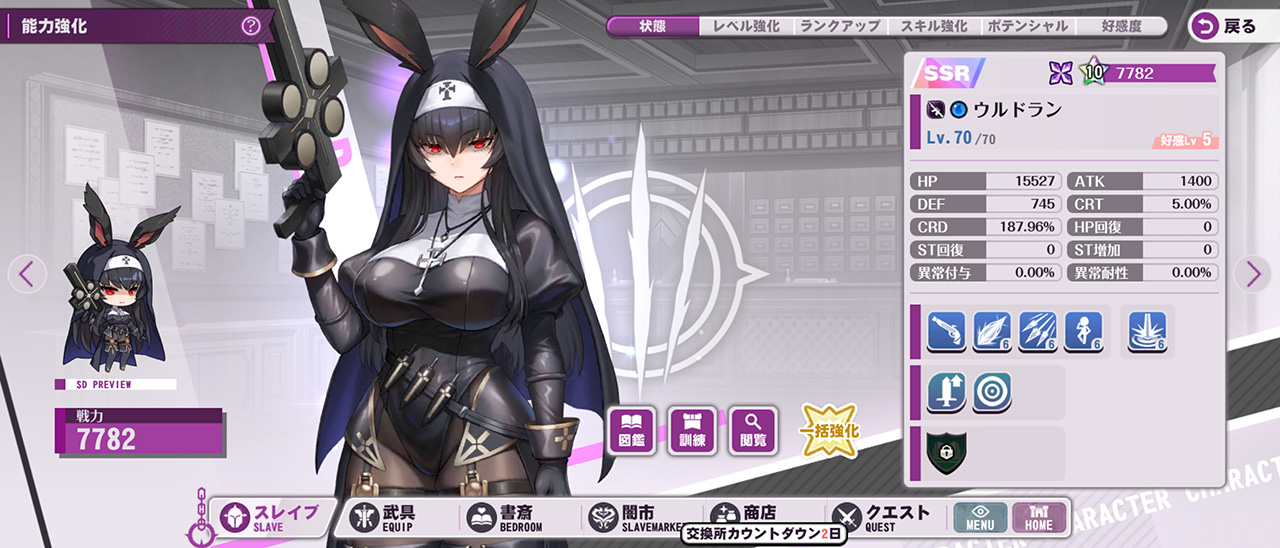Open the ランクアップ tab
1280x548 pixels.
840,27
